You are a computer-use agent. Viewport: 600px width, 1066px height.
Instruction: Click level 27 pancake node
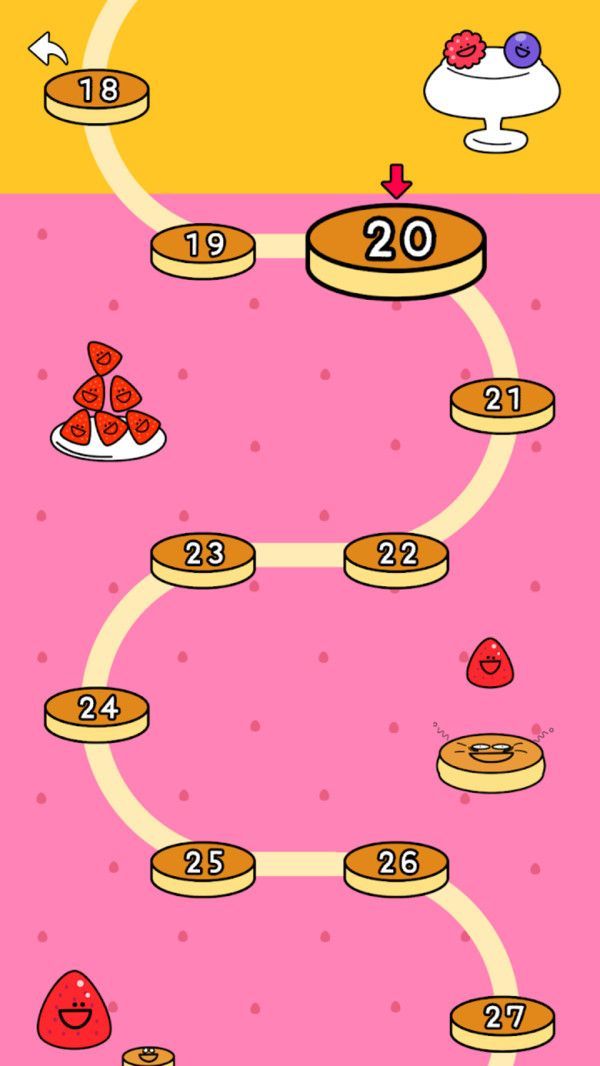502,1020
